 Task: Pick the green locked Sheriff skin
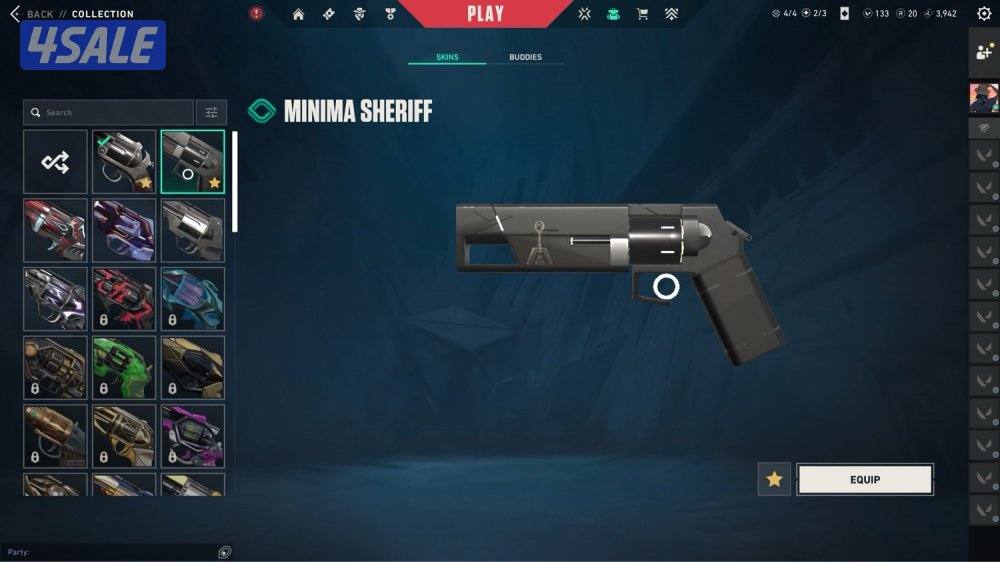pos(124,367)
